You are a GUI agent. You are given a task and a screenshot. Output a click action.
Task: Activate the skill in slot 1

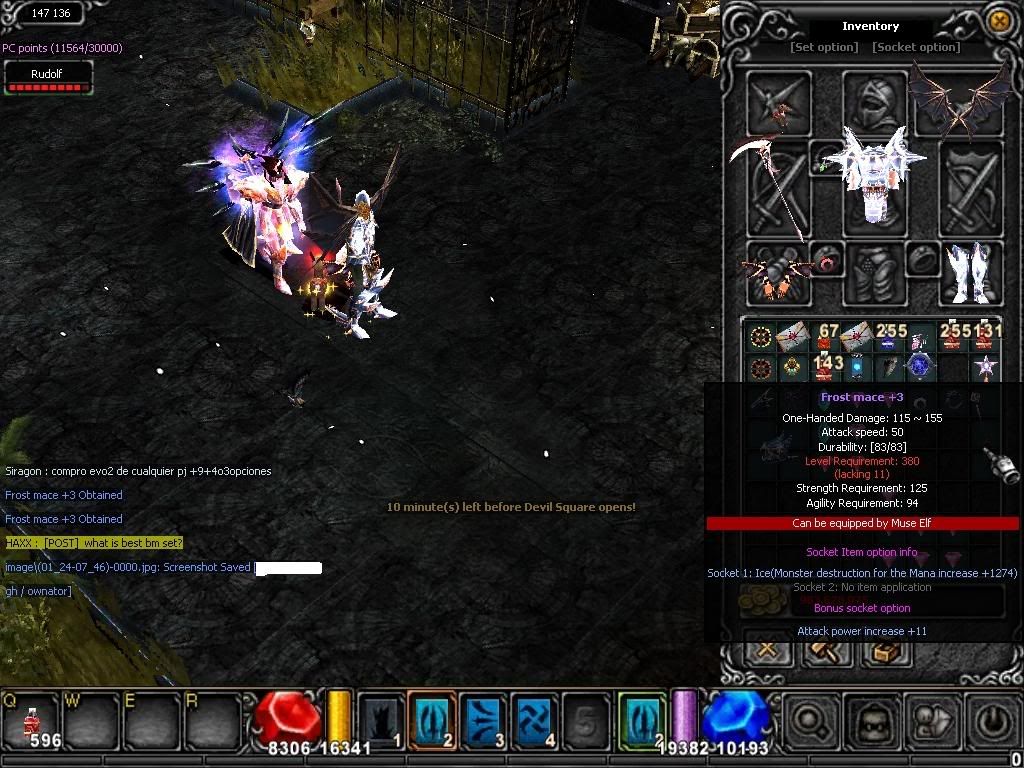[x=381, y=720]
